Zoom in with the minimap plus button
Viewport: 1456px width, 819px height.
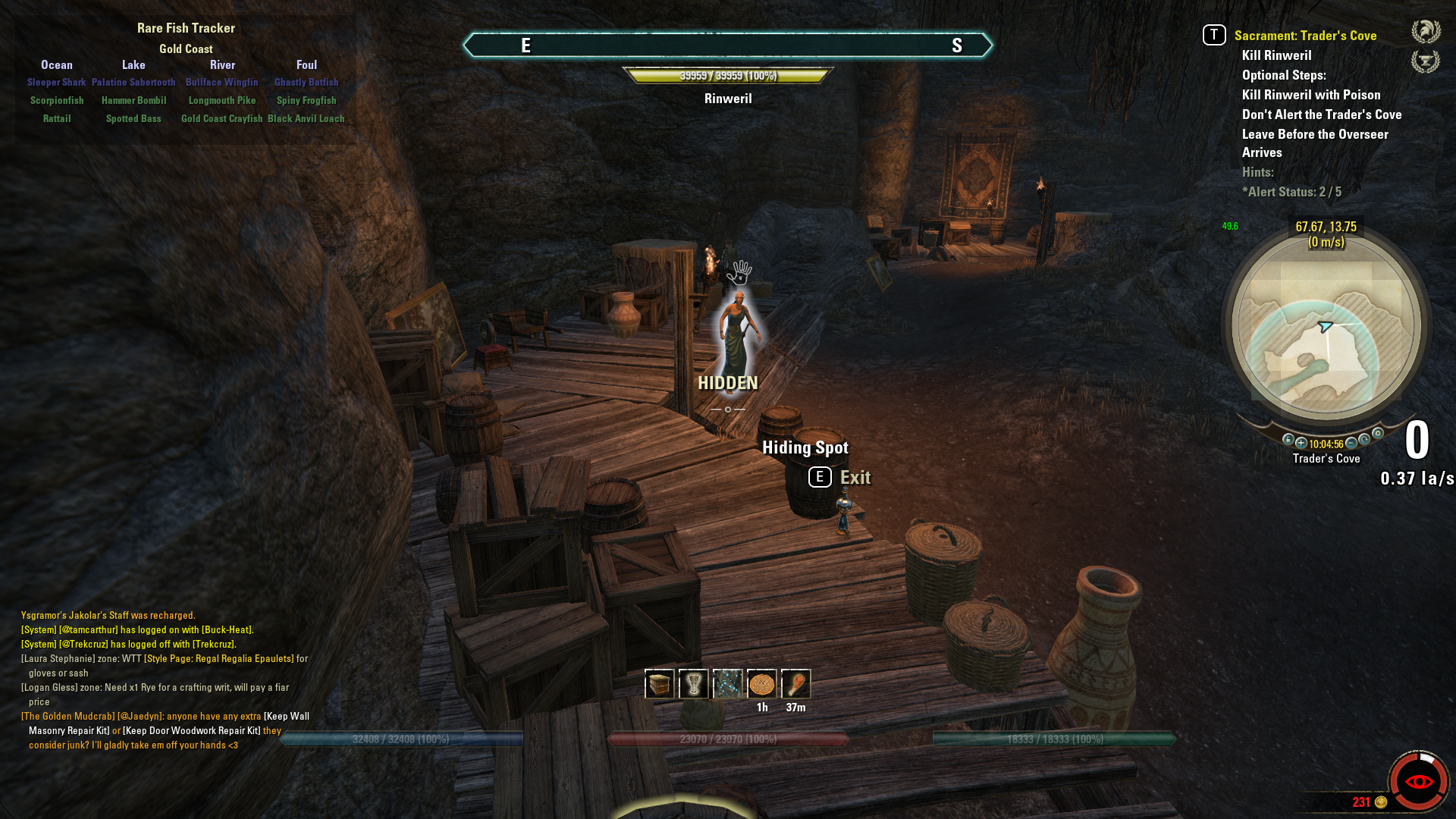coord(1301,443)
